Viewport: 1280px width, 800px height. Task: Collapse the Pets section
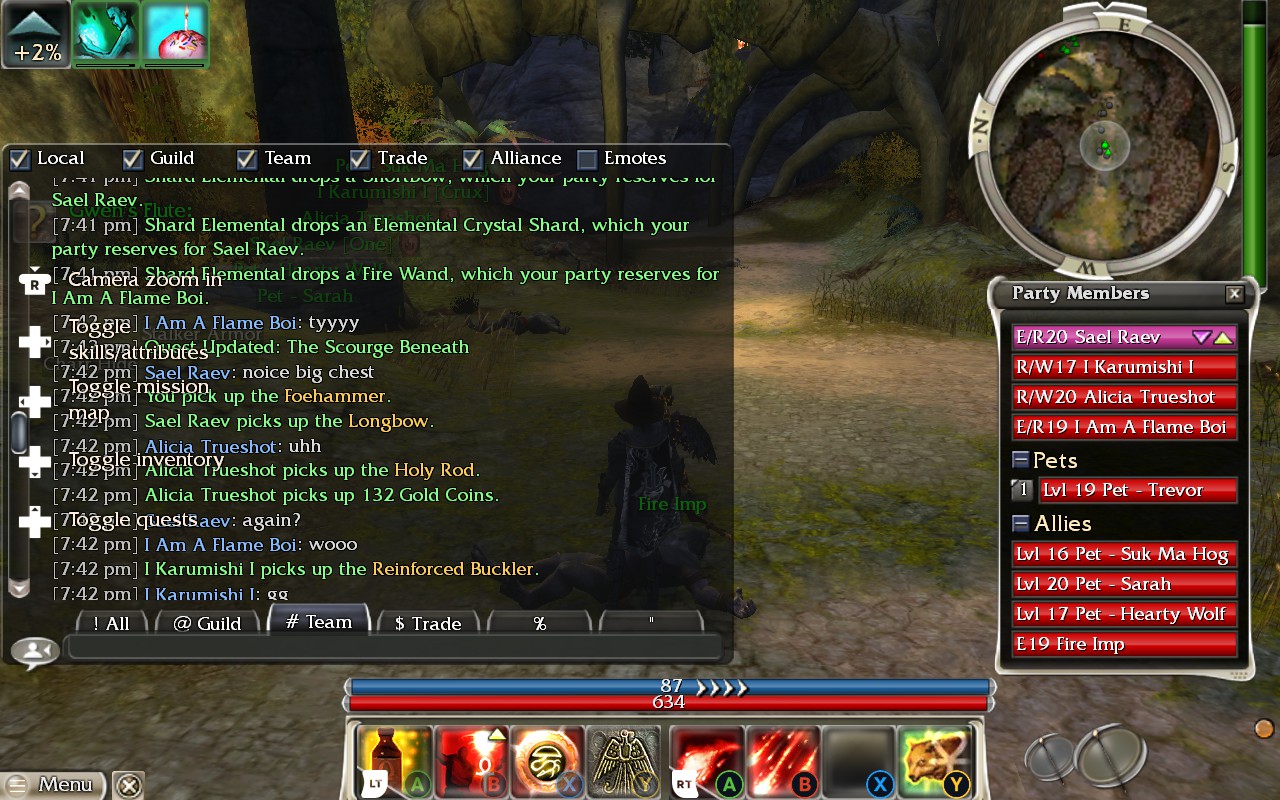pyautogui.click(x=1021, y=460)
